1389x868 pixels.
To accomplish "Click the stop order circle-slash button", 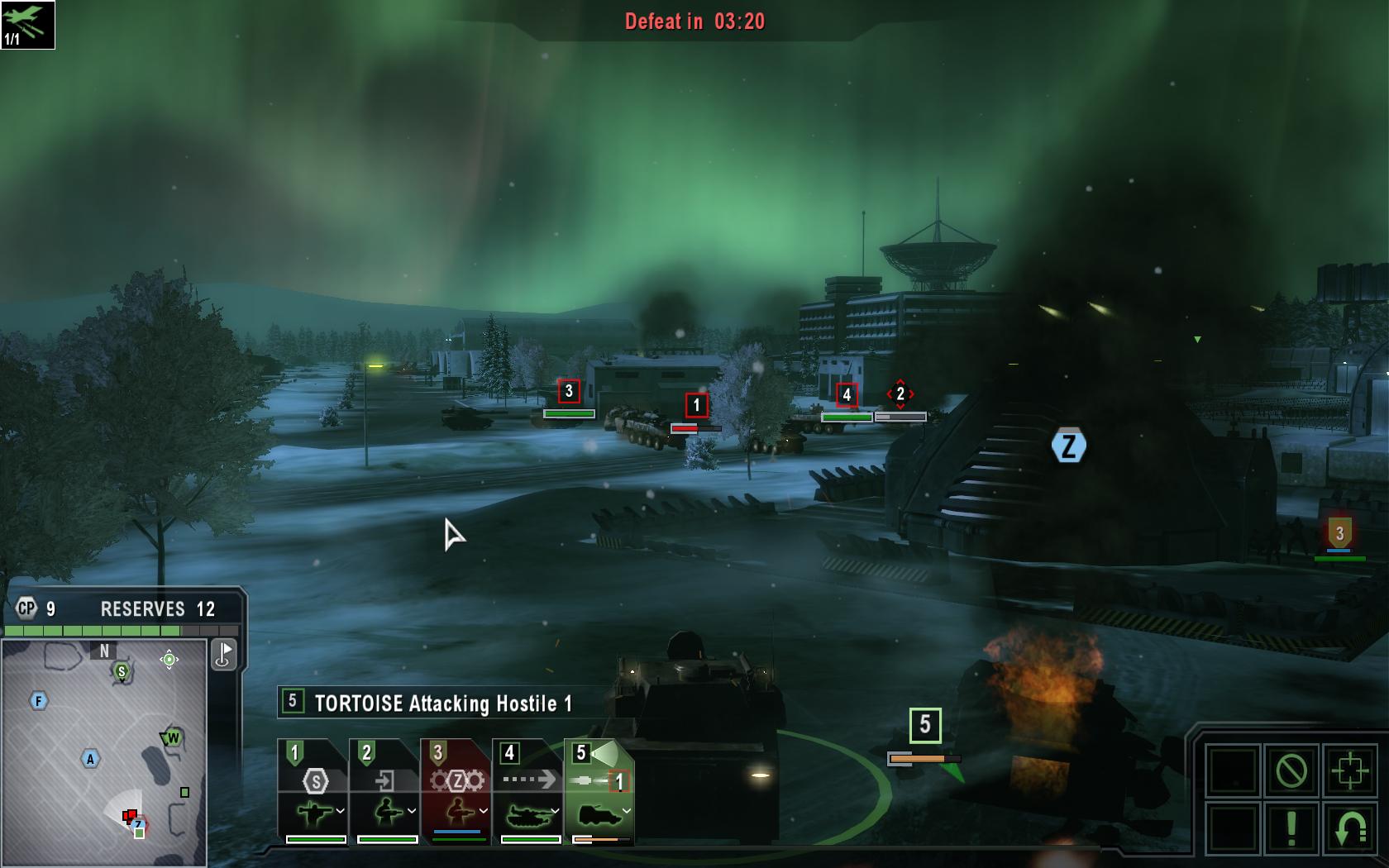I will point(1291,771).
